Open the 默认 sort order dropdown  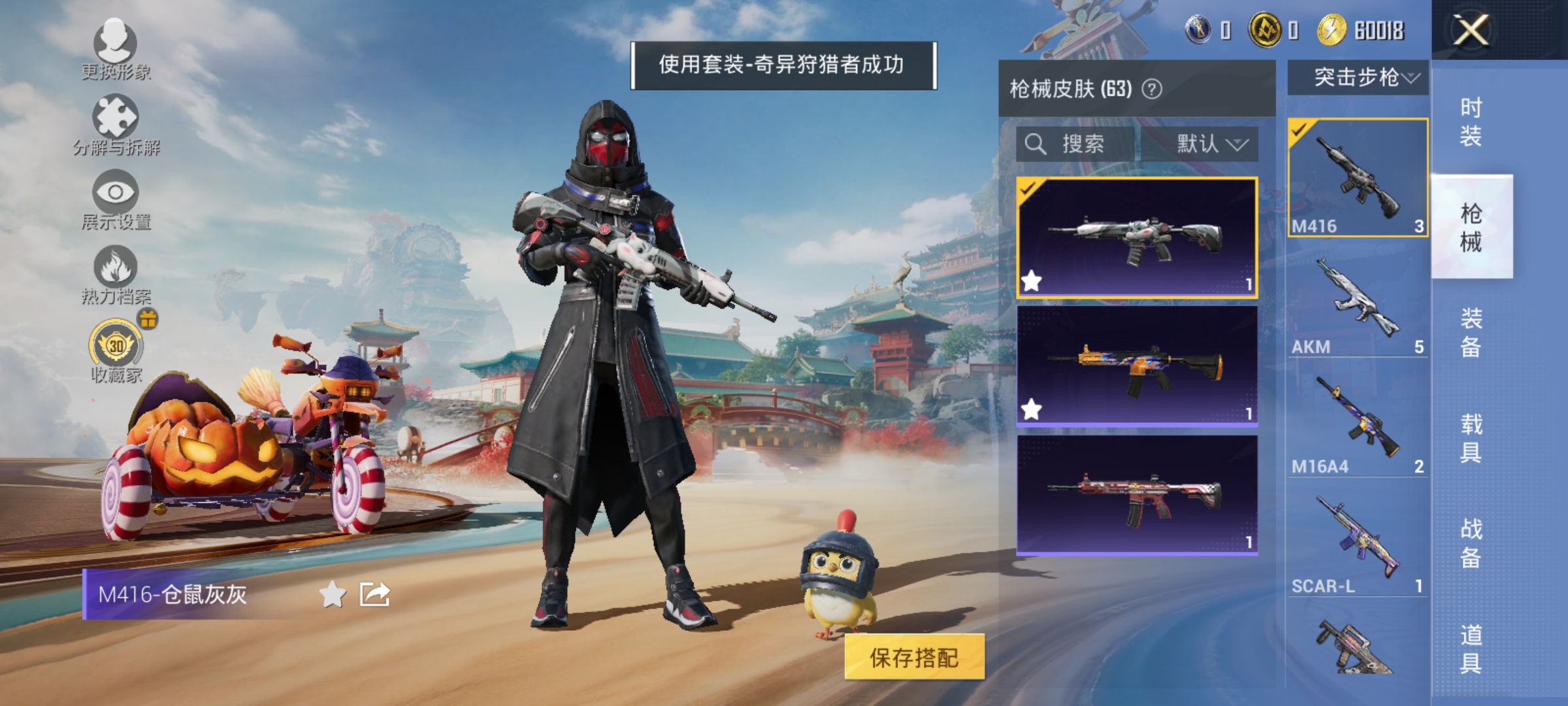tap(1209, 145)
